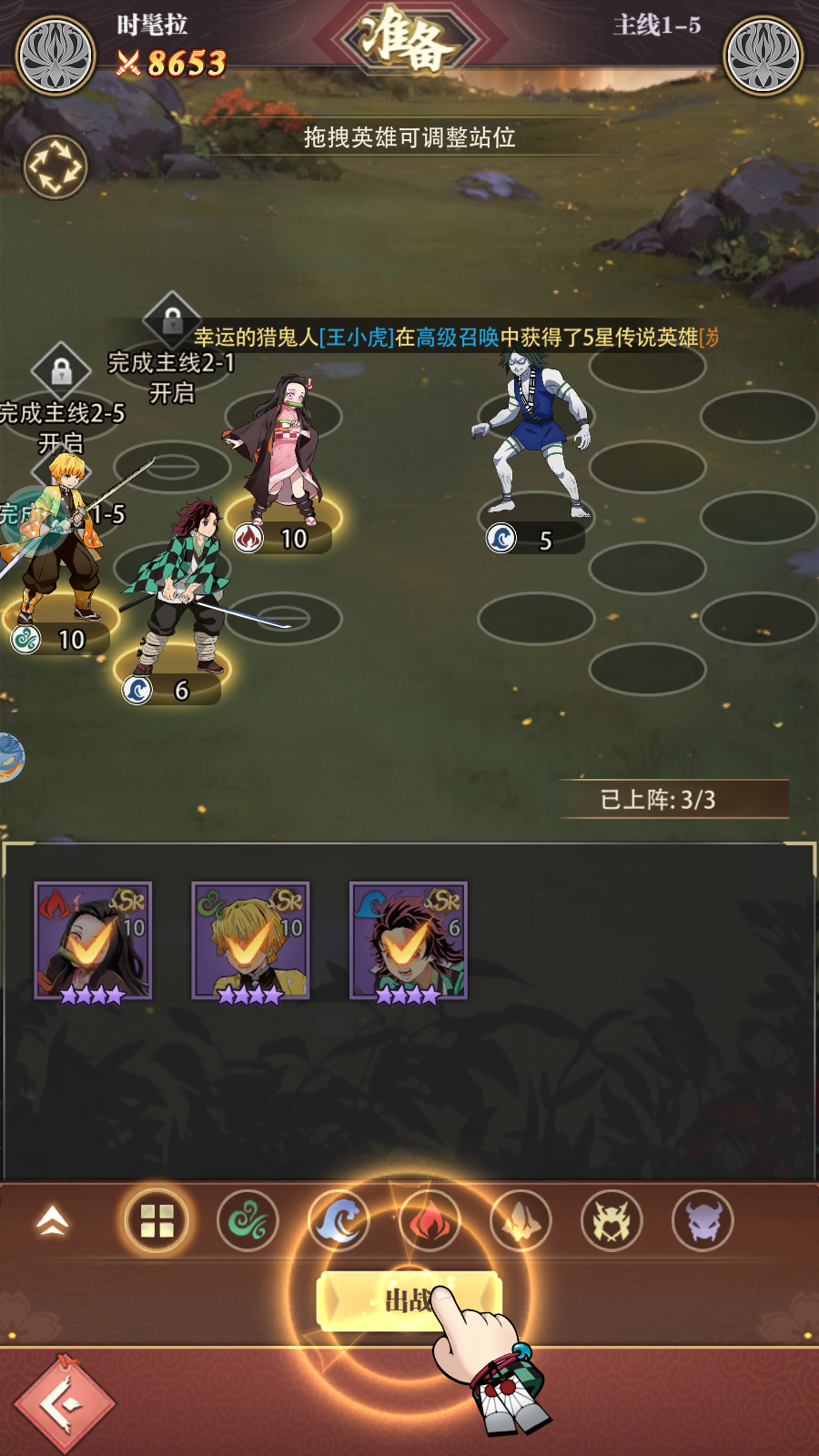
Task: Filter heroes by blue water element
Action: (339, 1221)
